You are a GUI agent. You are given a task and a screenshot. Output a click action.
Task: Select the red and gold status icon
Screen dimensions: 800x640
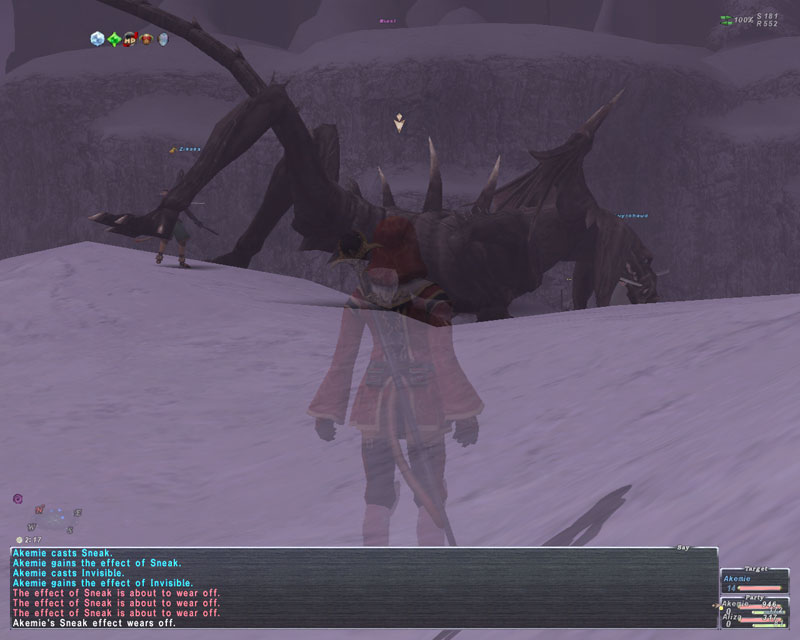(x=146, y=39)
